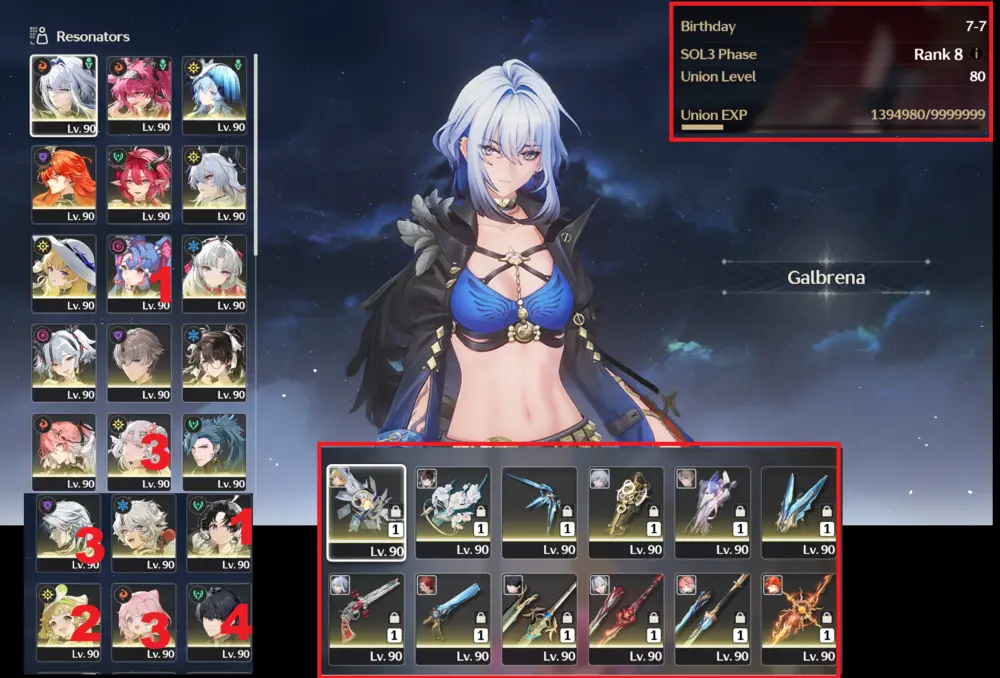Viewport: 1000px width, 678px height.
Task: Choose the brown-haired resonator with glasses
Action: click(x=214, y=362)
